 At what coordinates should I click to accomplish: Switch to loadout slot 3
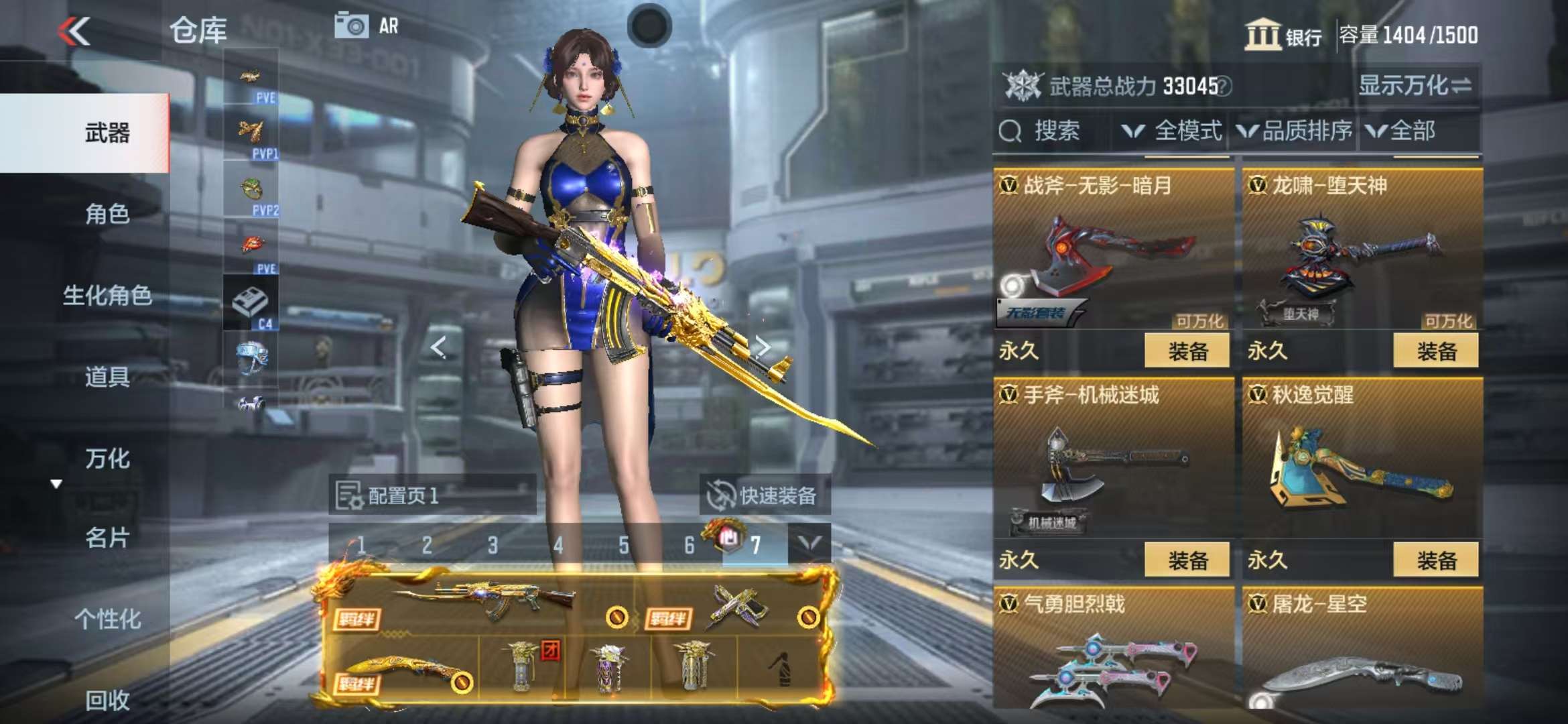(493, 545)
